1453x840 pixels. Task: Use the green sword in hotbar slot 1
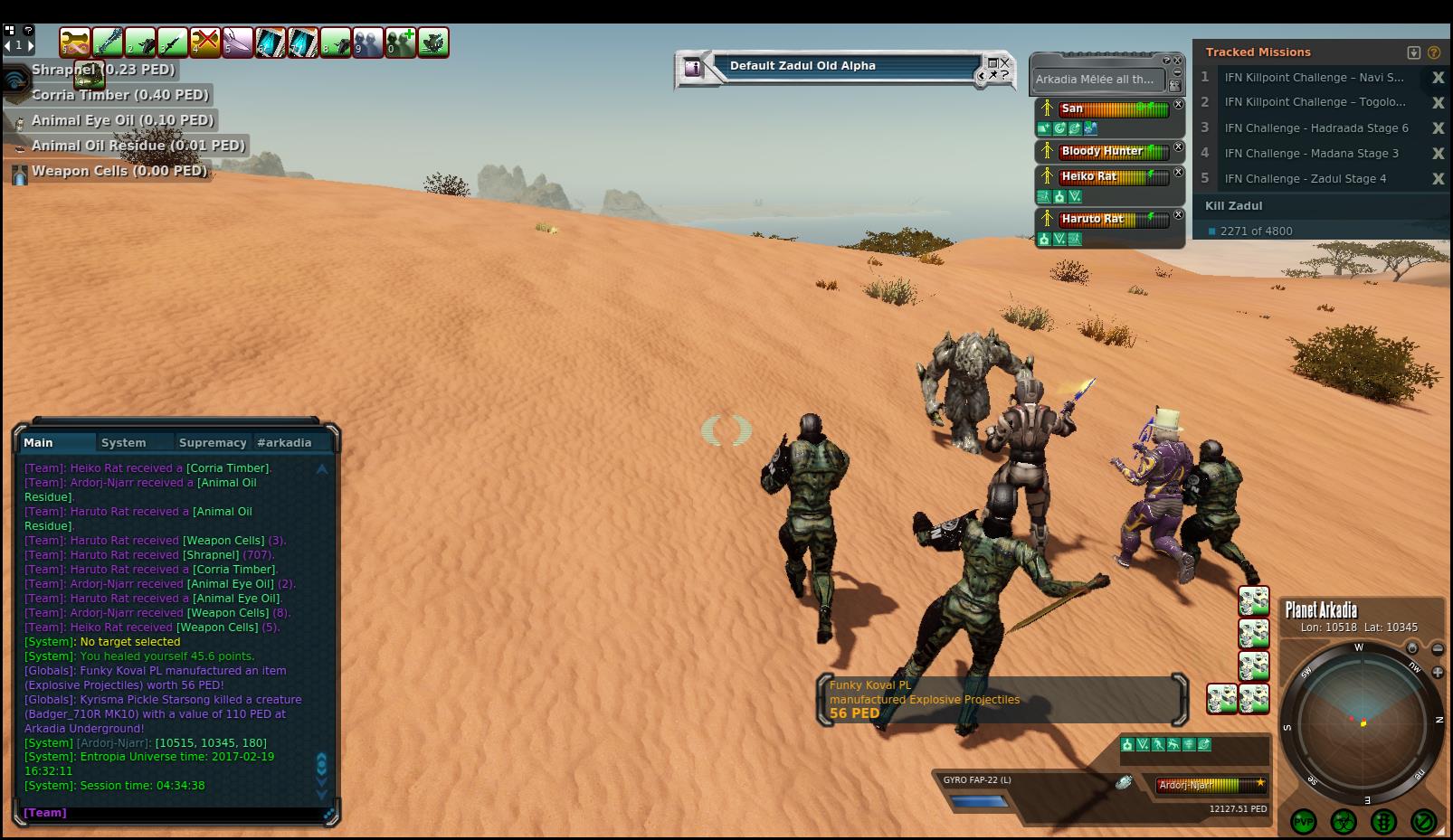point(108,42)
